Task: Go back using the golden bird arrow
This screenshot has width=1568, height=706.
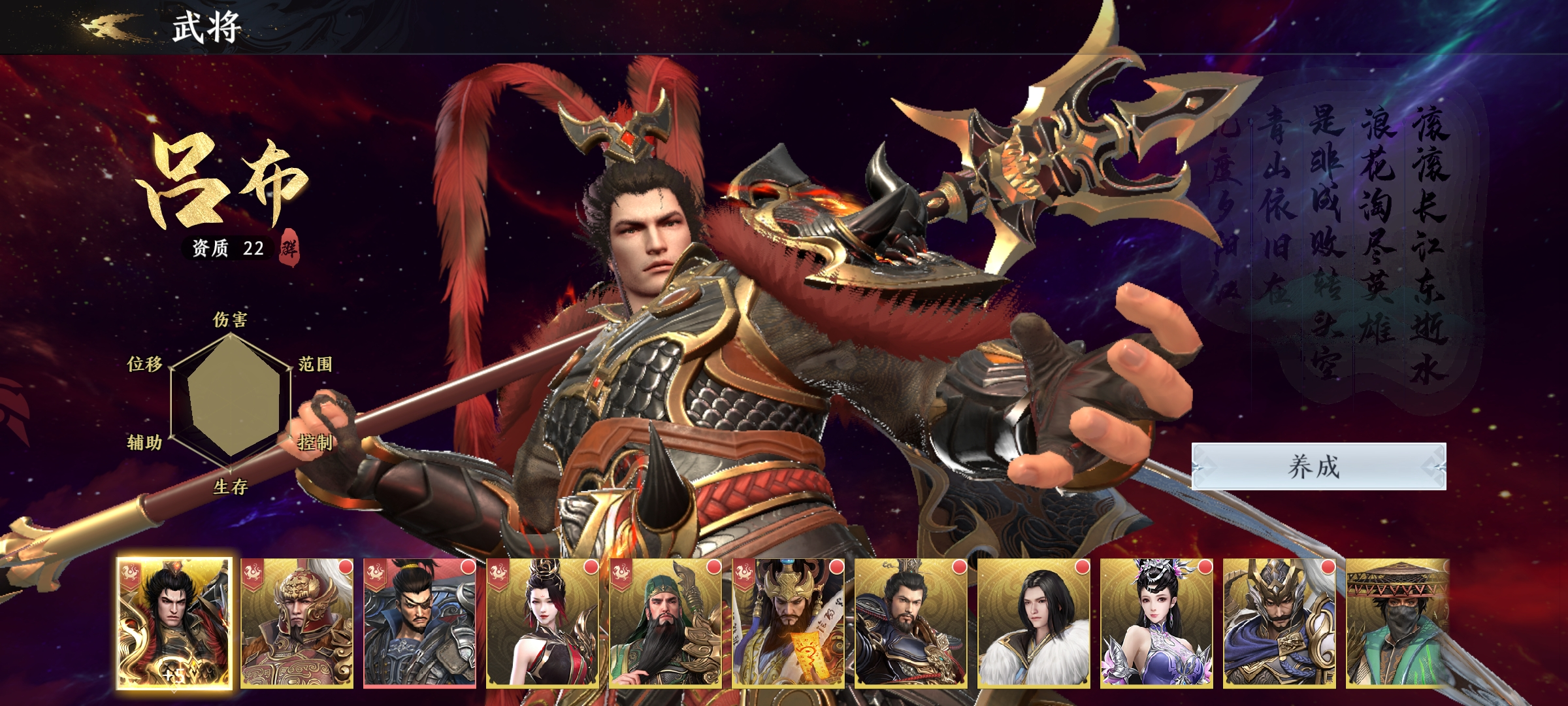Action: tap(110, 26)
